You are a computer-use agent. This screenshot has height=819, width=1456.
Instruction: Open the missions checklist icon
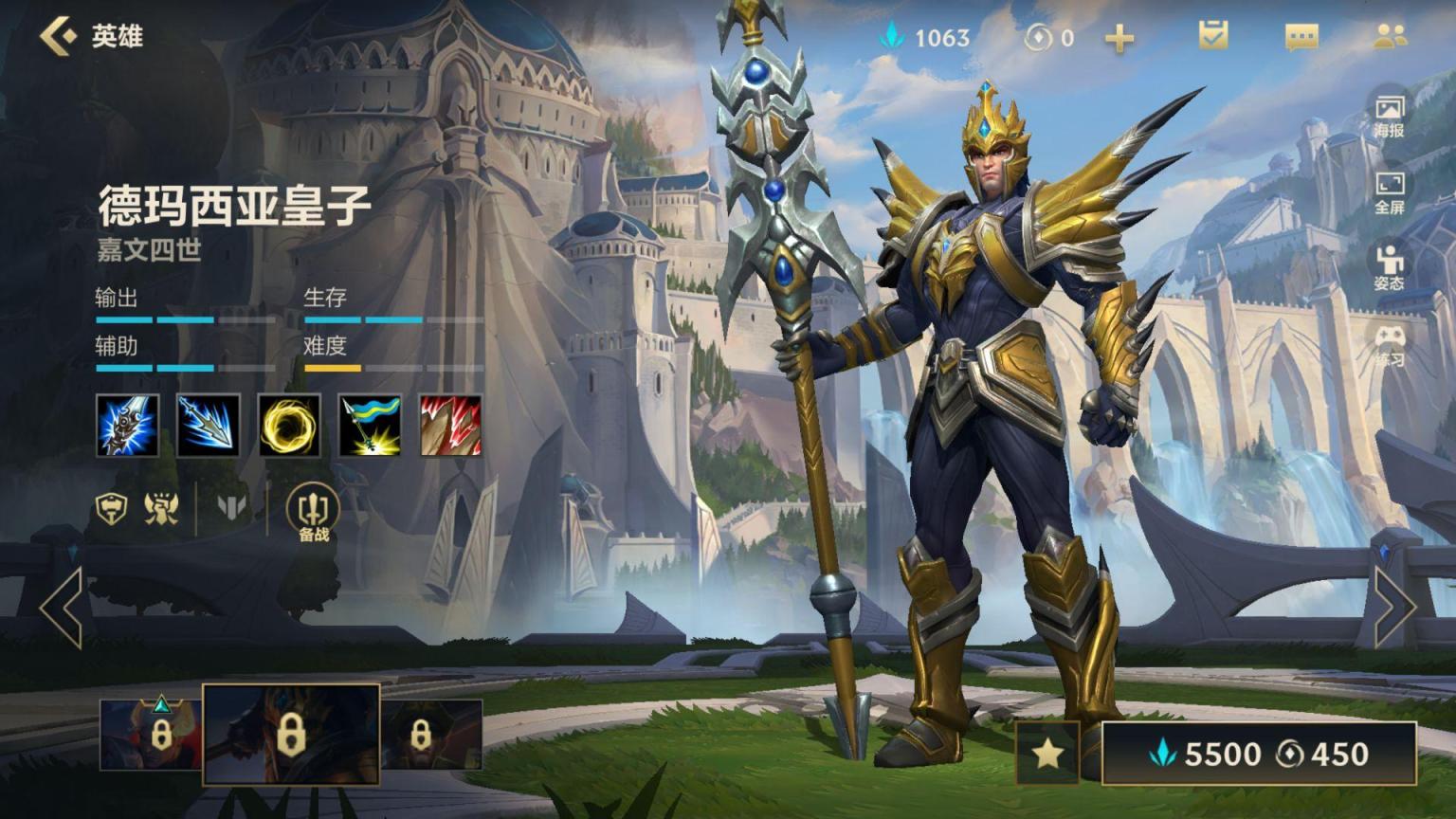pyautogui.click(x=1212, y=37)
